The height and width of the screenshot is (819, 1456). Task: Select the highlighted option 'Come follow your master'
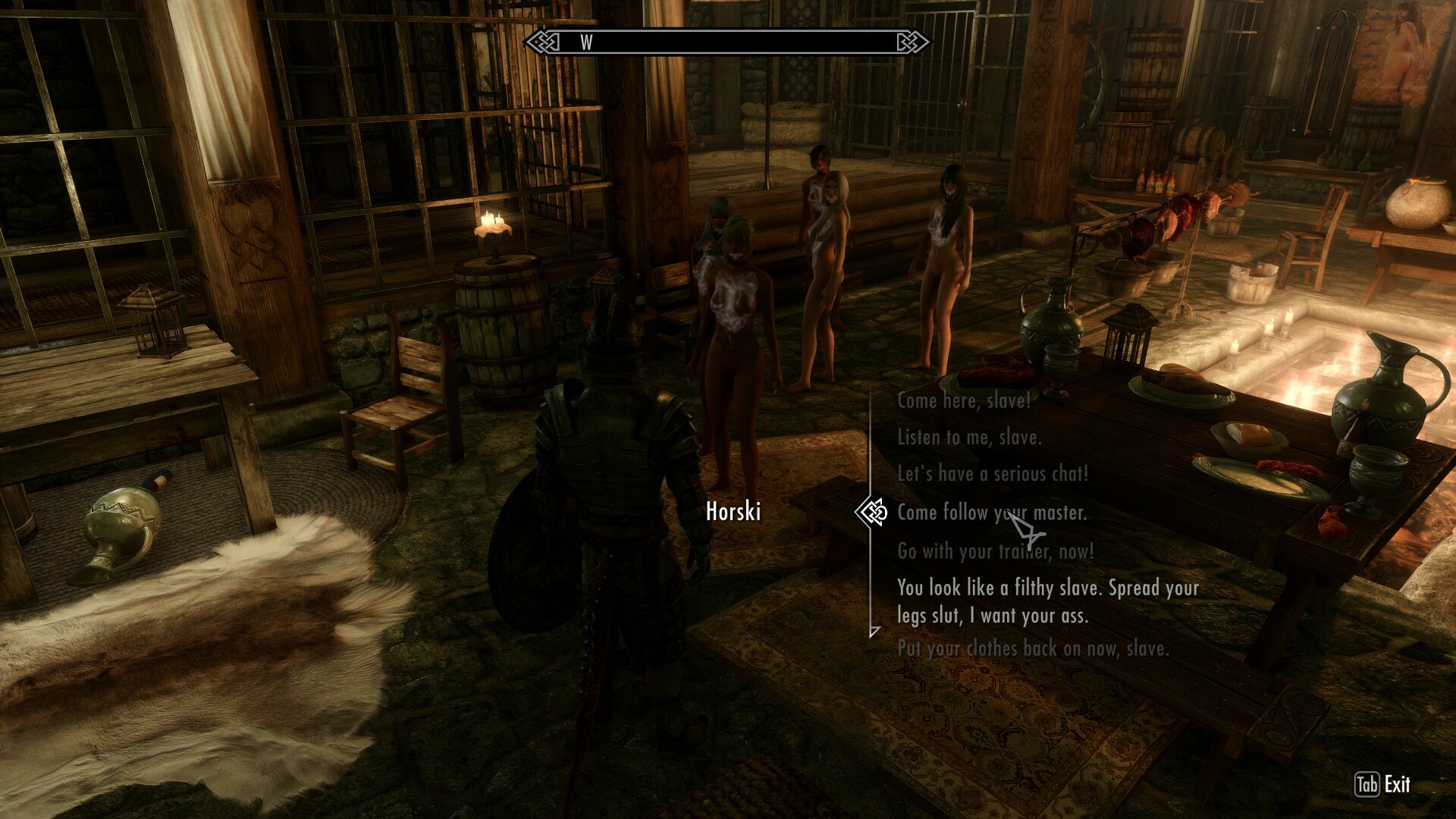pos(994,513)
